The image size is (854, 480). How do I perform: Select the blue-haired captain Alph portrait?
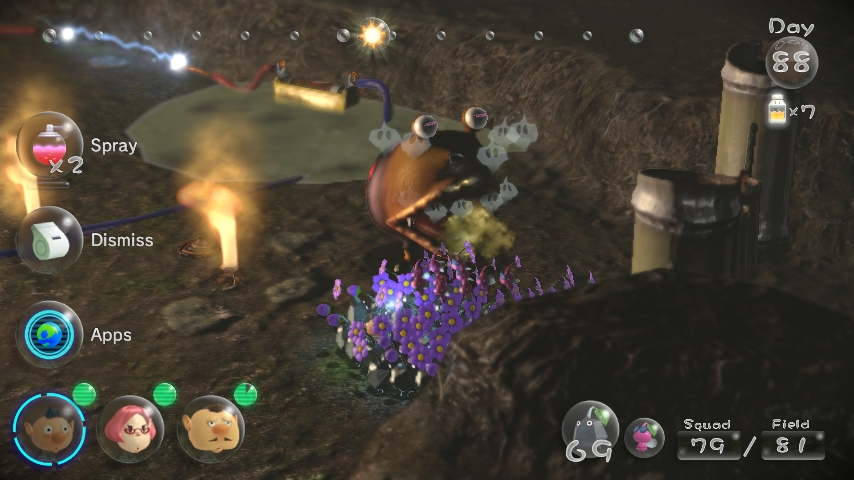pyautogui.click(x=48, y=429)
